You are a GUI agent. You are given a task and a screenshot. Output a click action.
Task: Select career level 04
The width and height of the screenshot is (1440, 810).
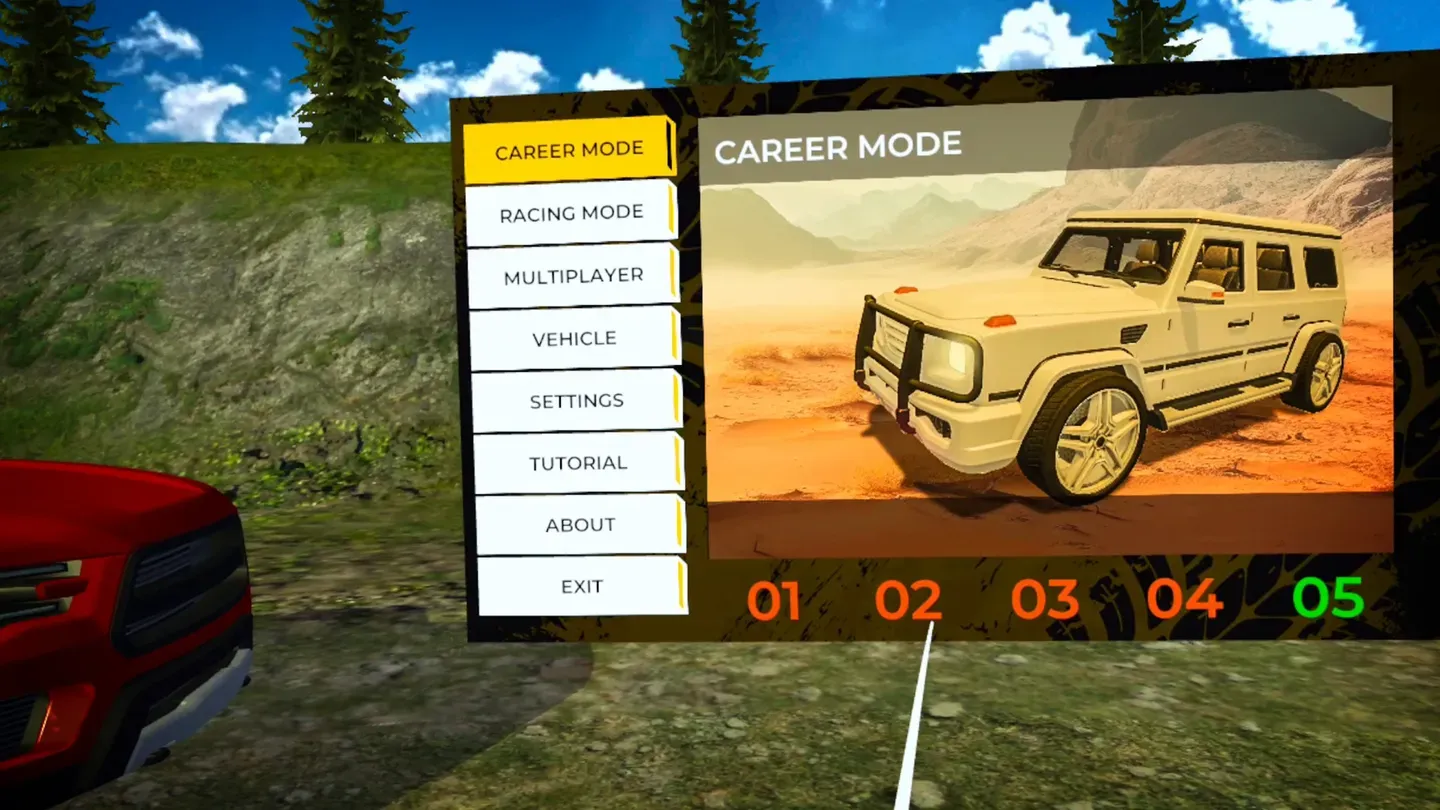click(1184, 599)
